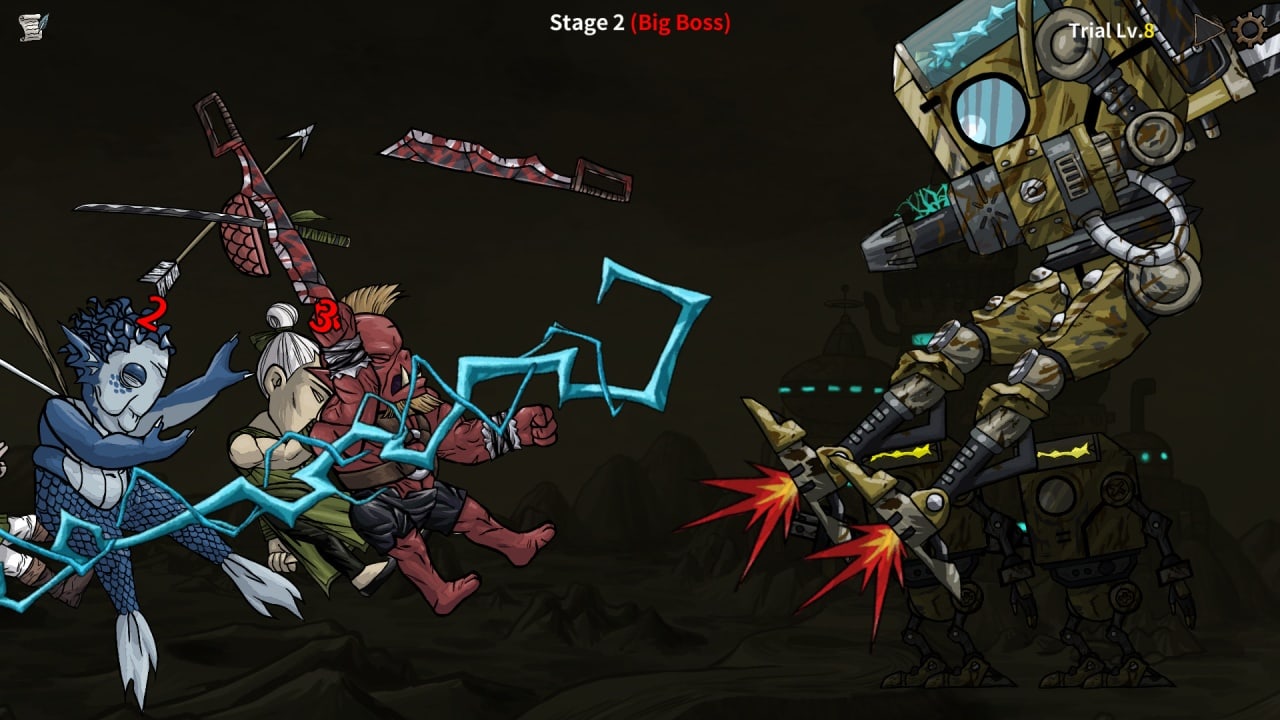Click the triangular play speed button
Screen dimensions: 1280x720
1208,30
